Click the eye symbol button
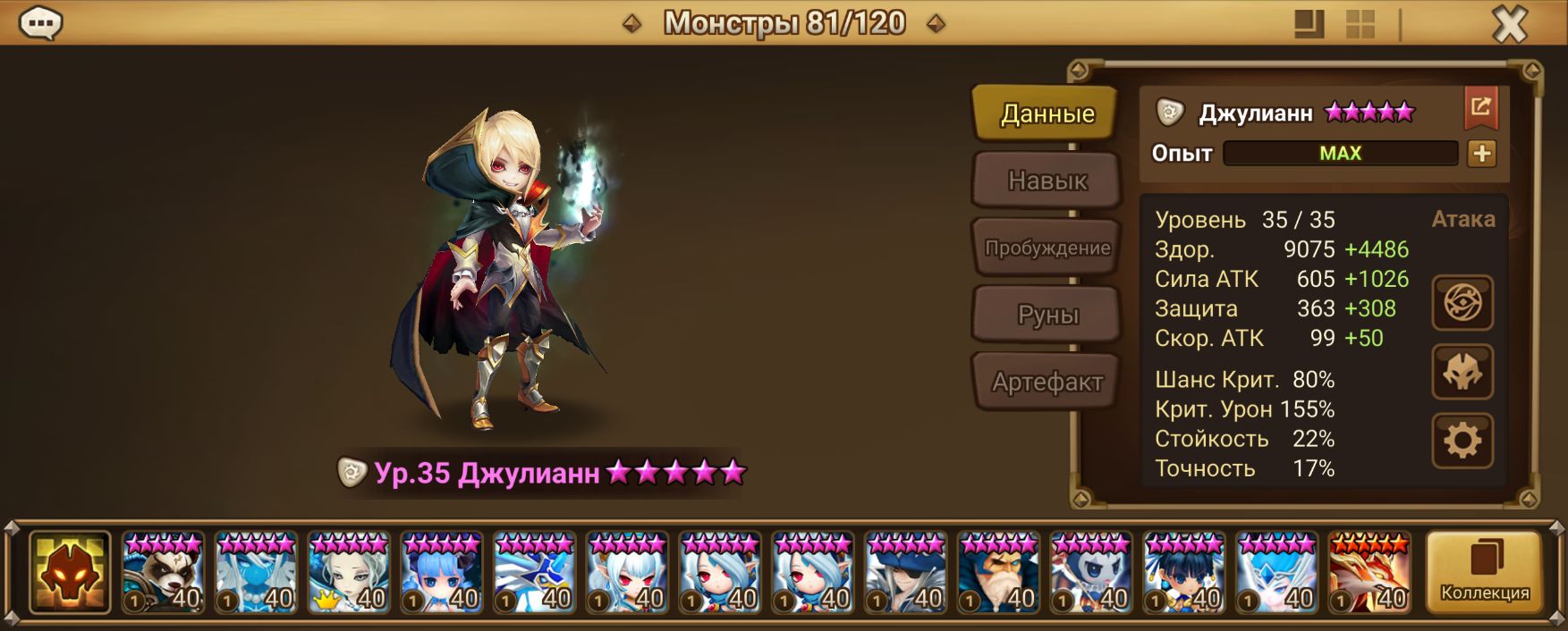Screen dimensions: 1568x631 (x=1462, y=303)
